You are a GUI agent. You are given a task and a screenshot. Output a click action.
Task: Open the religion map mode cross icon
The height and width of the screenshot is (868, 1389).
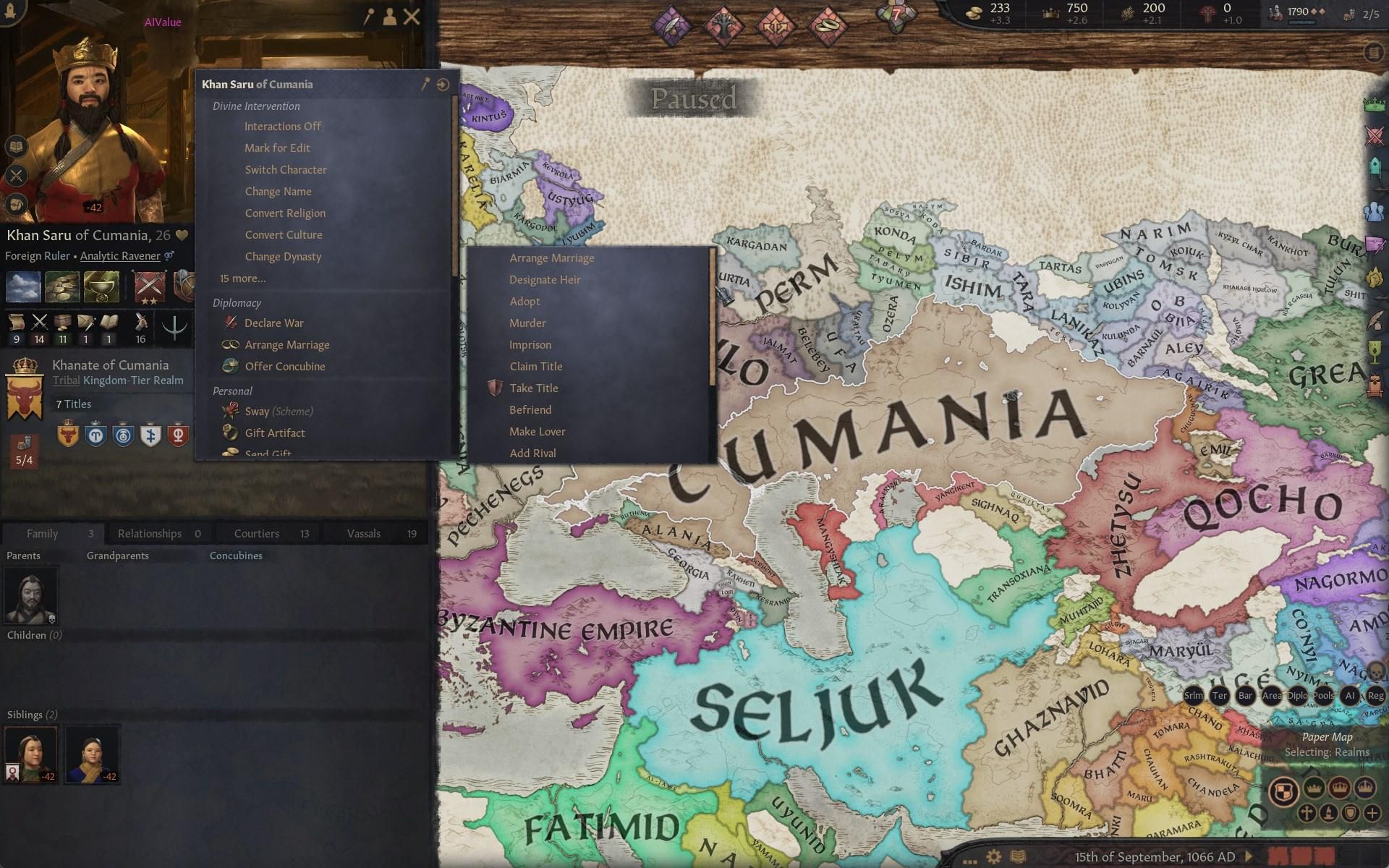coord(1307,814)
